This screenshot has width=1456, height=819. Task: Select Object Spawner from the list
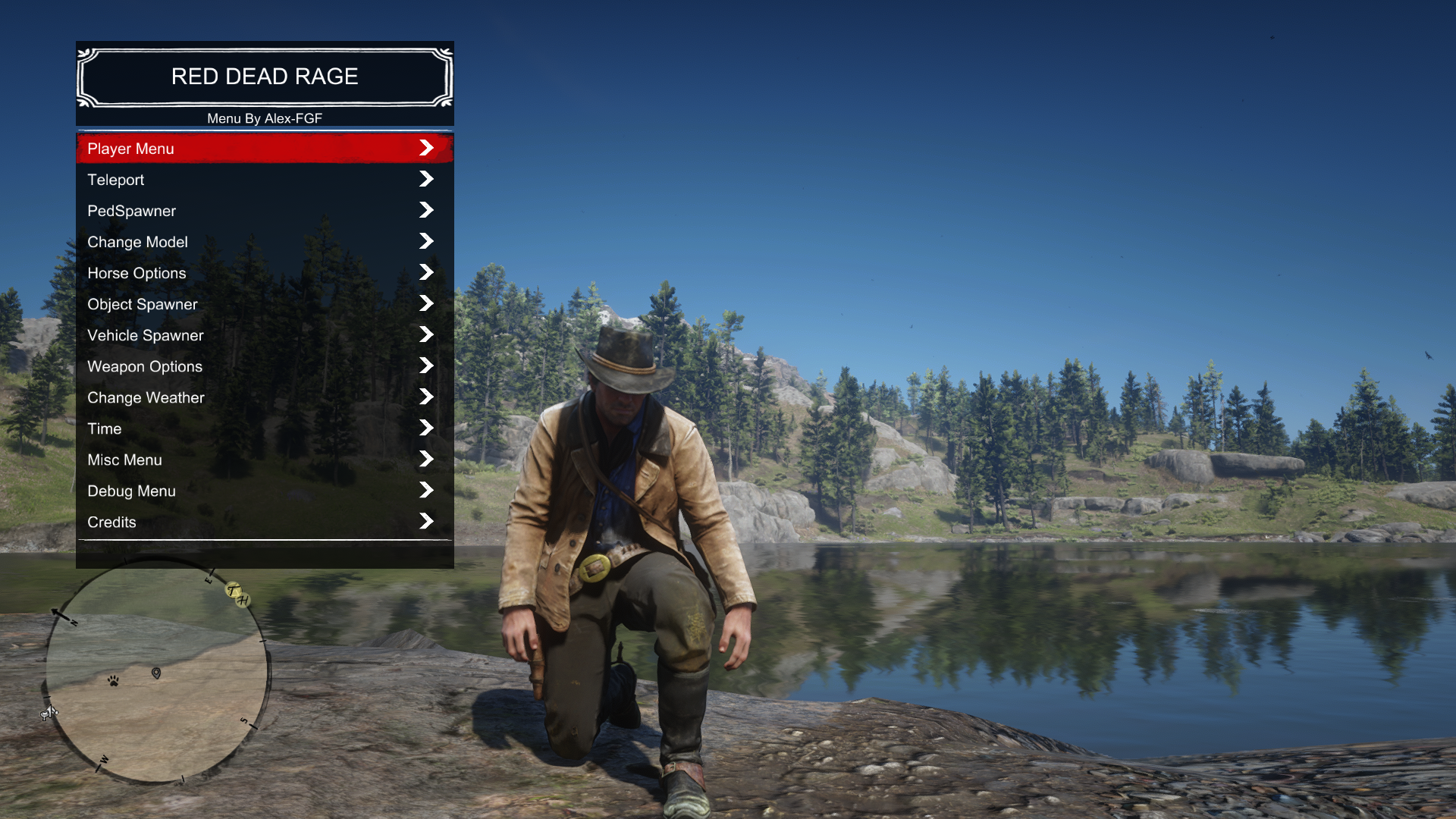click(264, 304)
